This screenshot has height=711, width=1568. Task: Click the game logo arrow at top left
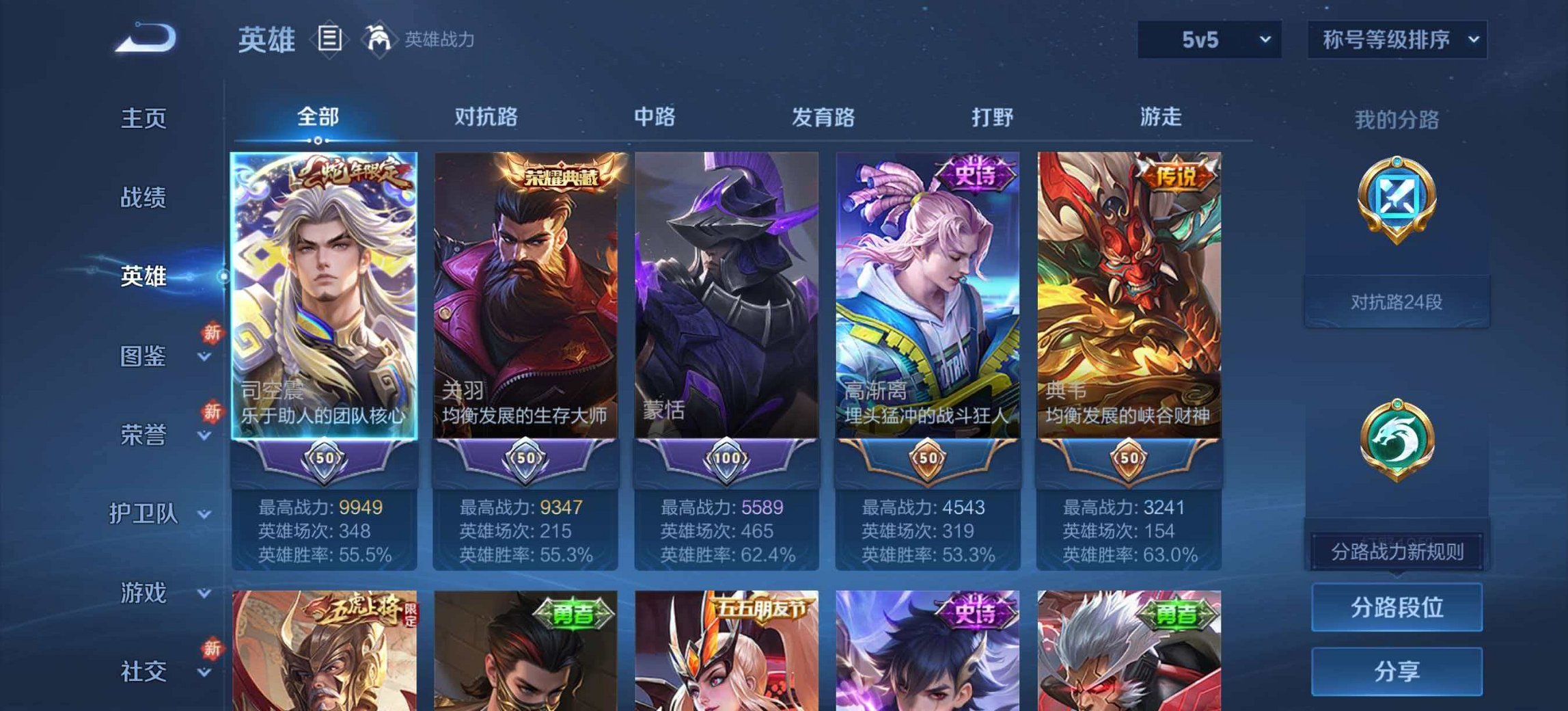click(x=146, y=39)
